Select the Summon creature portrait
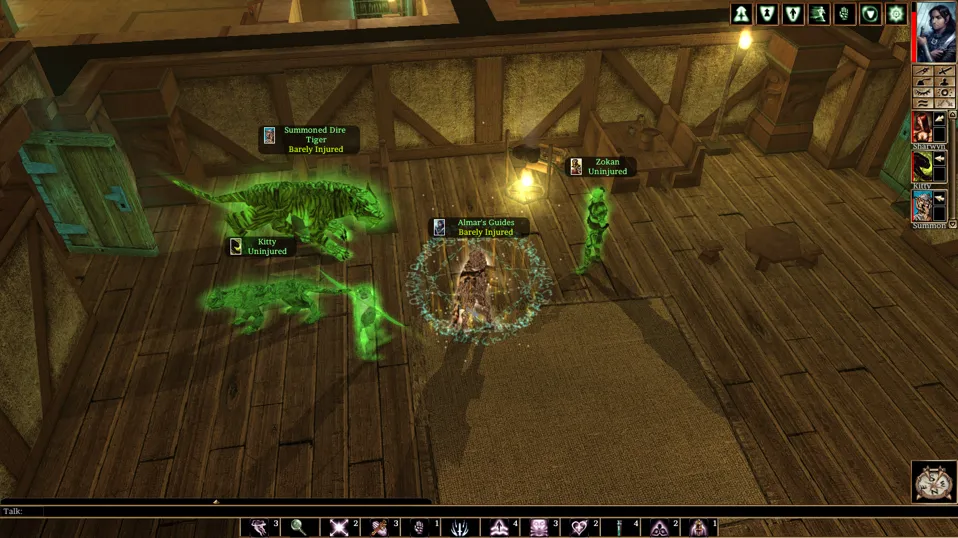This screenshot has height=538, width=958. click(x=921, y=205)
